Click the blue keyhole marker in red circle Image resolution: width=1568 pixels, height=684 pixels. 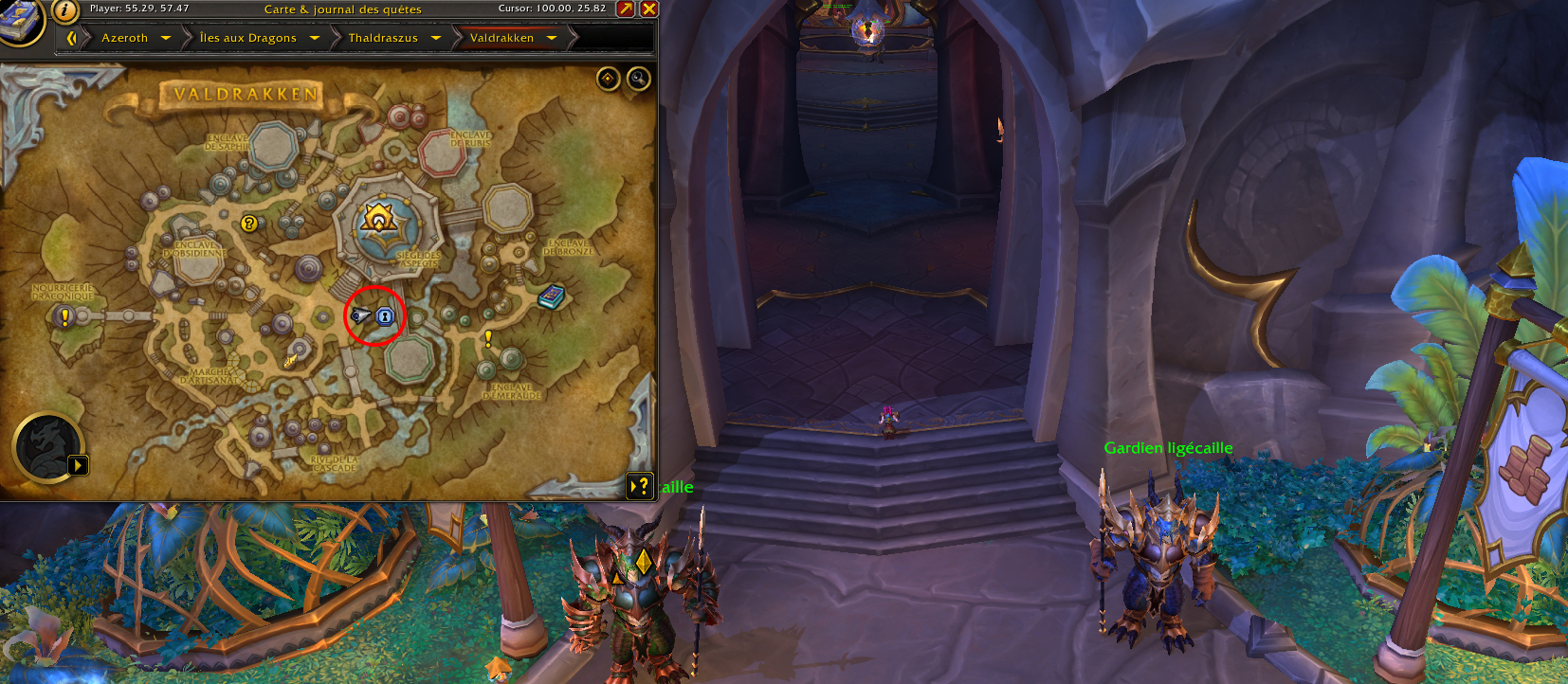click(x=385, y=315)
